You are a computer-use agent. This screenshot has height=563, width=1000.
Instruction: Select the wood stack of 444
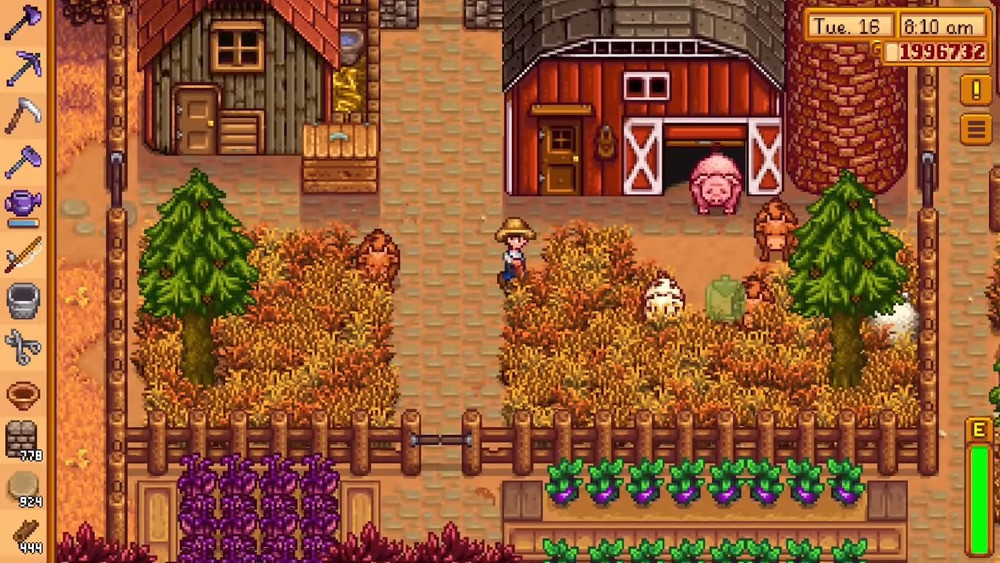[x=22, y=533]
